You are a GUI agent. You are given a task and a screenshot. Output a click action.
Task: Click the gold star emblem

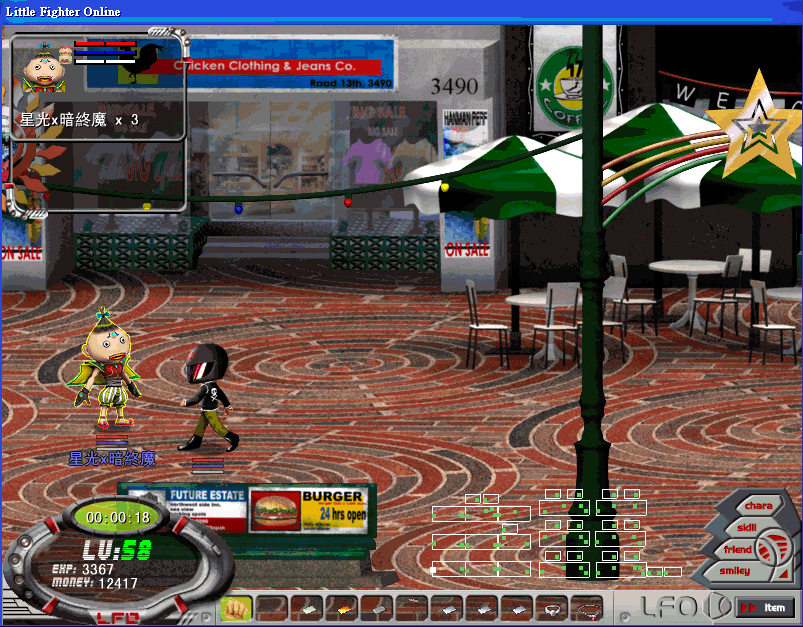pos(759,127)
